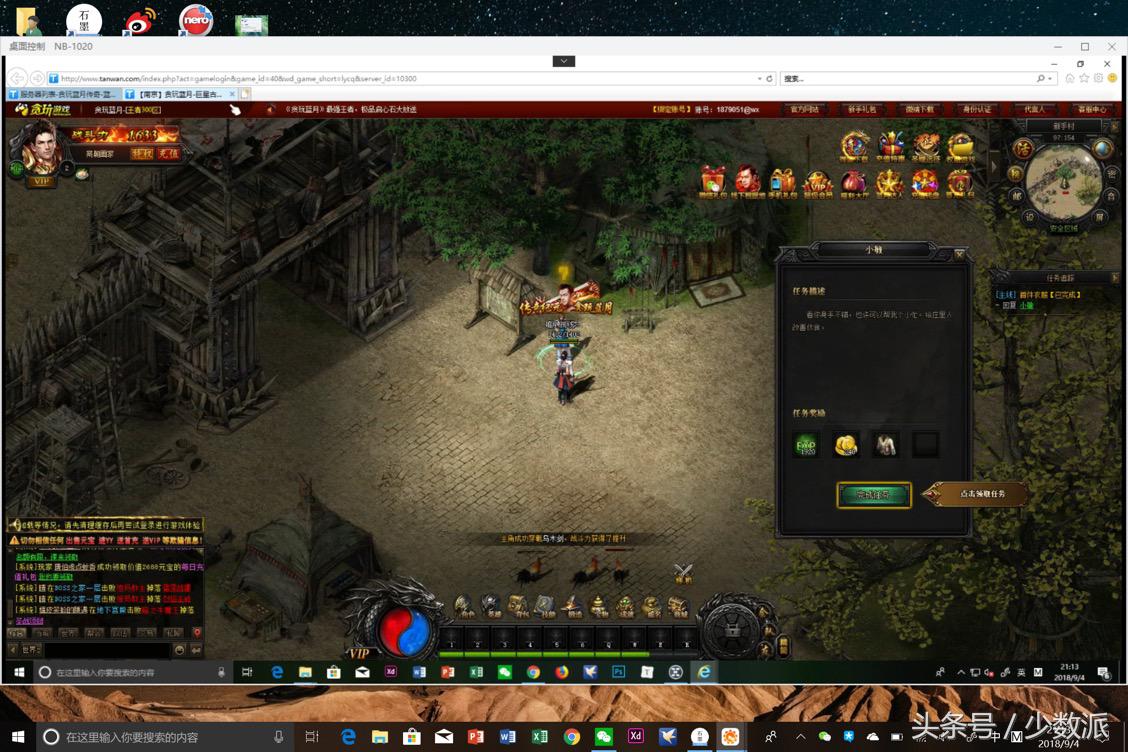This screenshot has width=1128, height=752.
Task: Open the WeChat gift pack icon
Action: click(x=713, y=180)
